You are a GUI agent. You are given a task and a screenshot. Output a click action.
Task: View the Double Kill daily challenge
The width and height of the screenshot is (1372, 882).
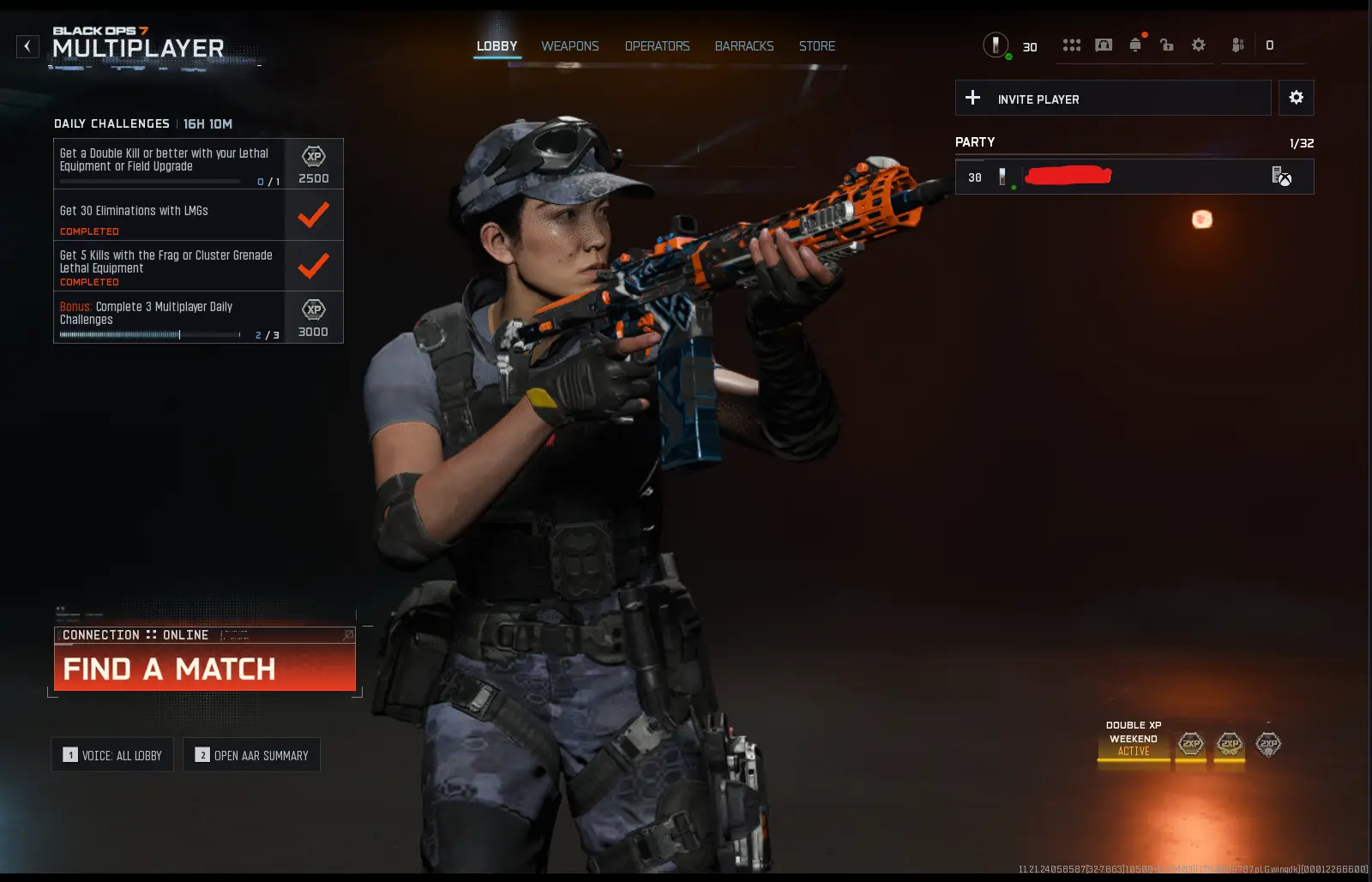point(169,163)
